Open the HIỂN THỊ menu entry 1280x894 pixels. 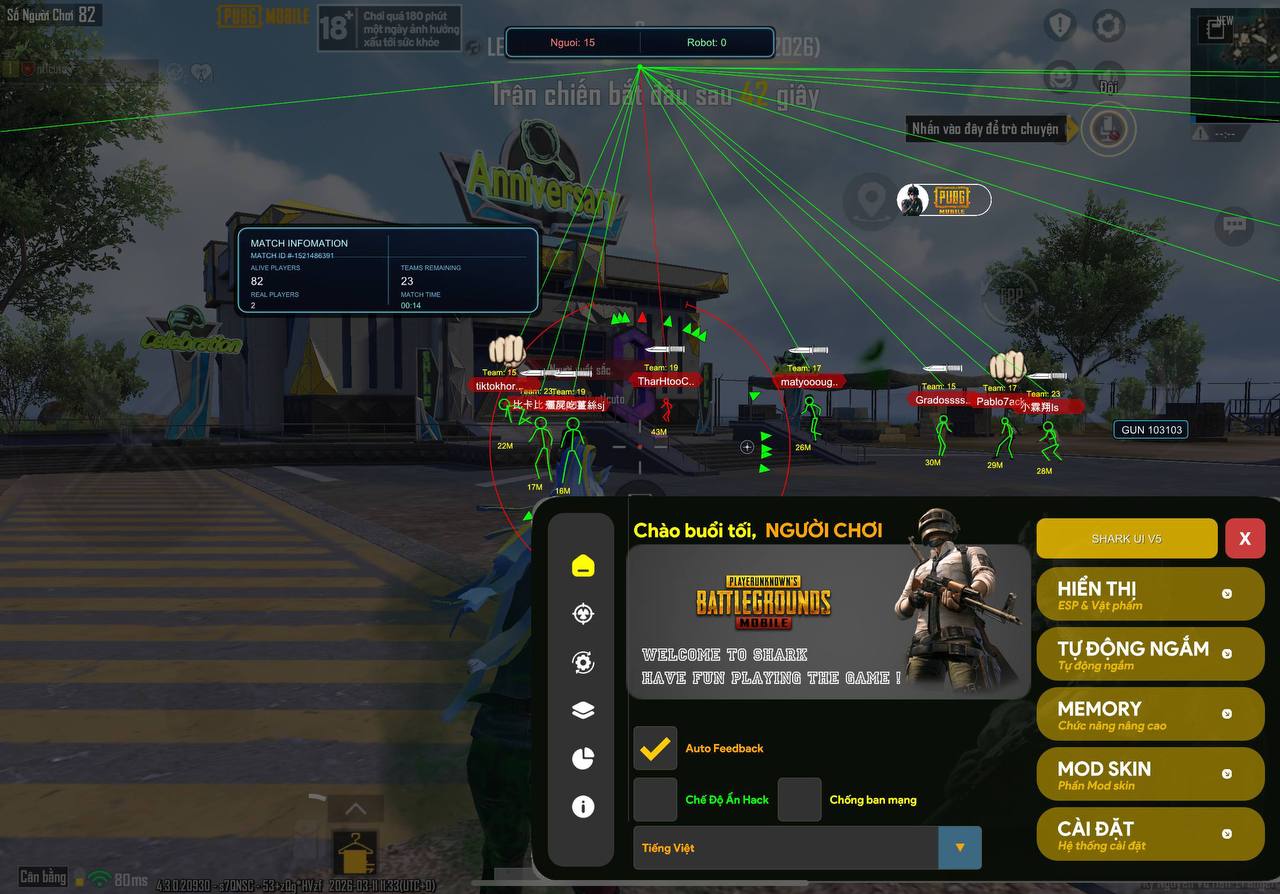coord(1150,594)
